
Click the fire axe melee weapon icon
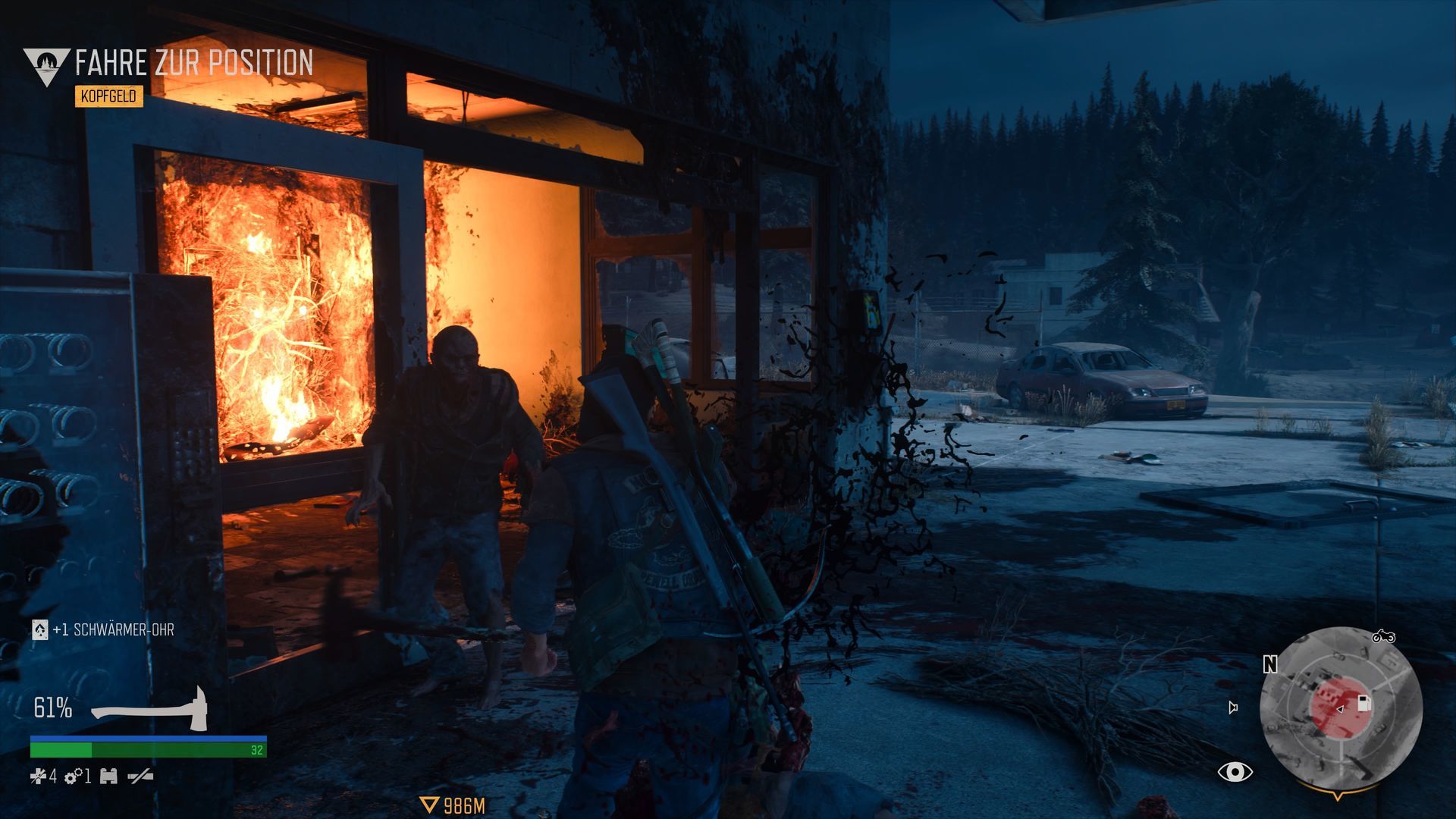click(x=150, y=709)
